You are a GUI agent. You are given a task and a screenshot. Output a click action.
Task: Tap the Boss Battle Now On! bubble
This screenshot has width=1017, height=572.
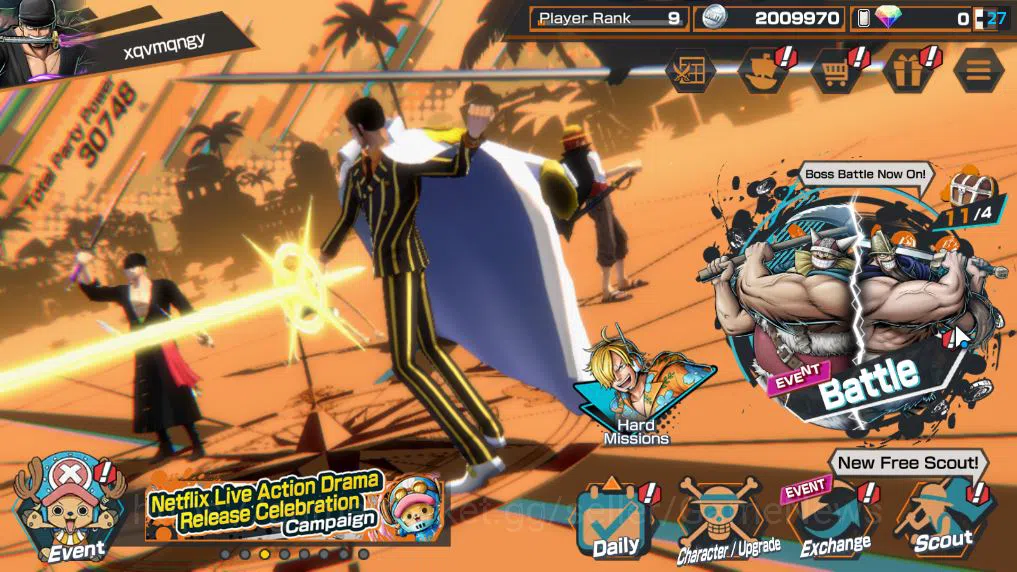coord(866,174)
